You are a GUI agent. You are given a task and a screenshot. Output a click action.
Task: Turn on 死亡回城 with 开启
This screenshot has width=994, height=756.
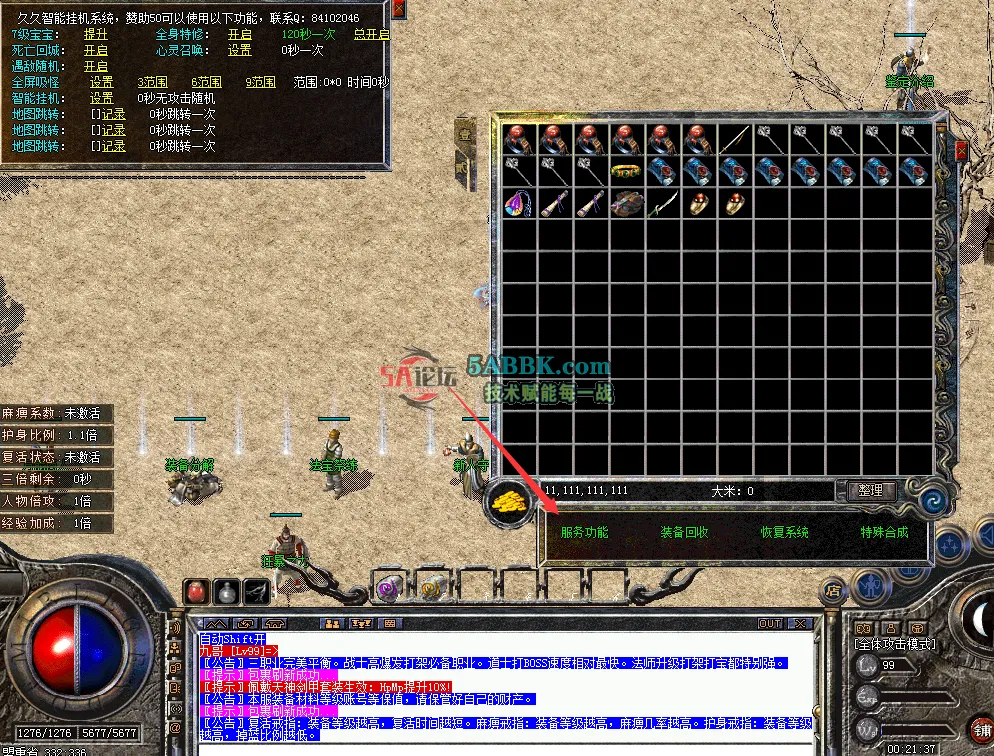pos(96,50)
